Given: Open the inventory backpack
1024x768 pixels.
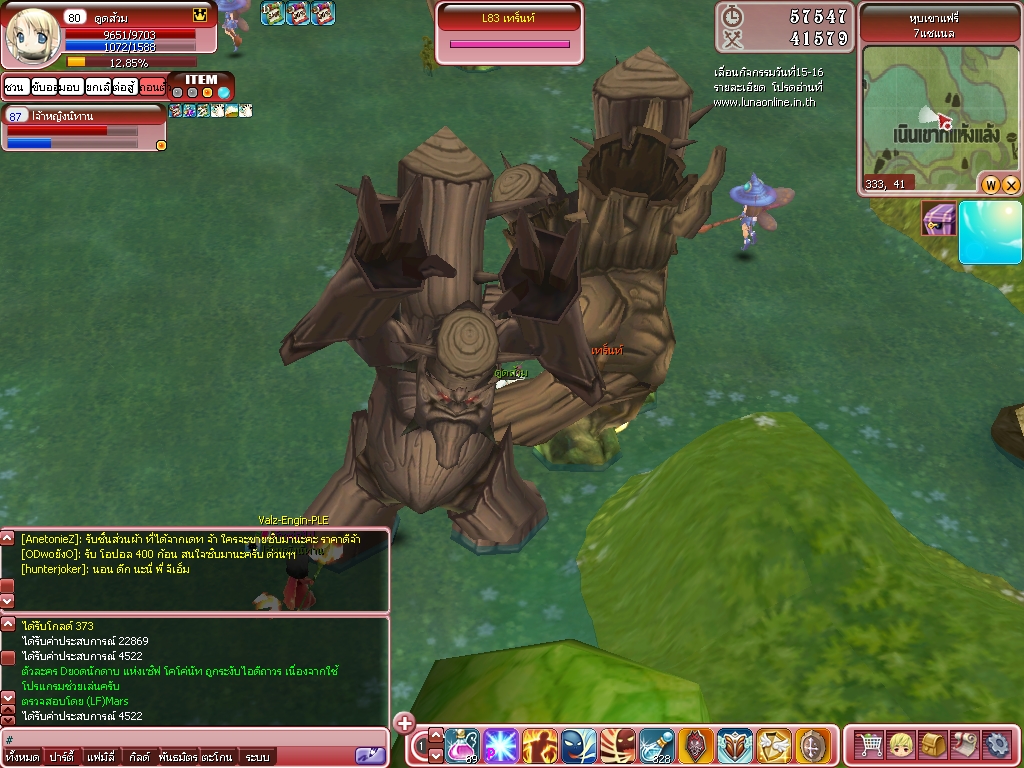Looking at the screenshot, I should tap(934, 745).
